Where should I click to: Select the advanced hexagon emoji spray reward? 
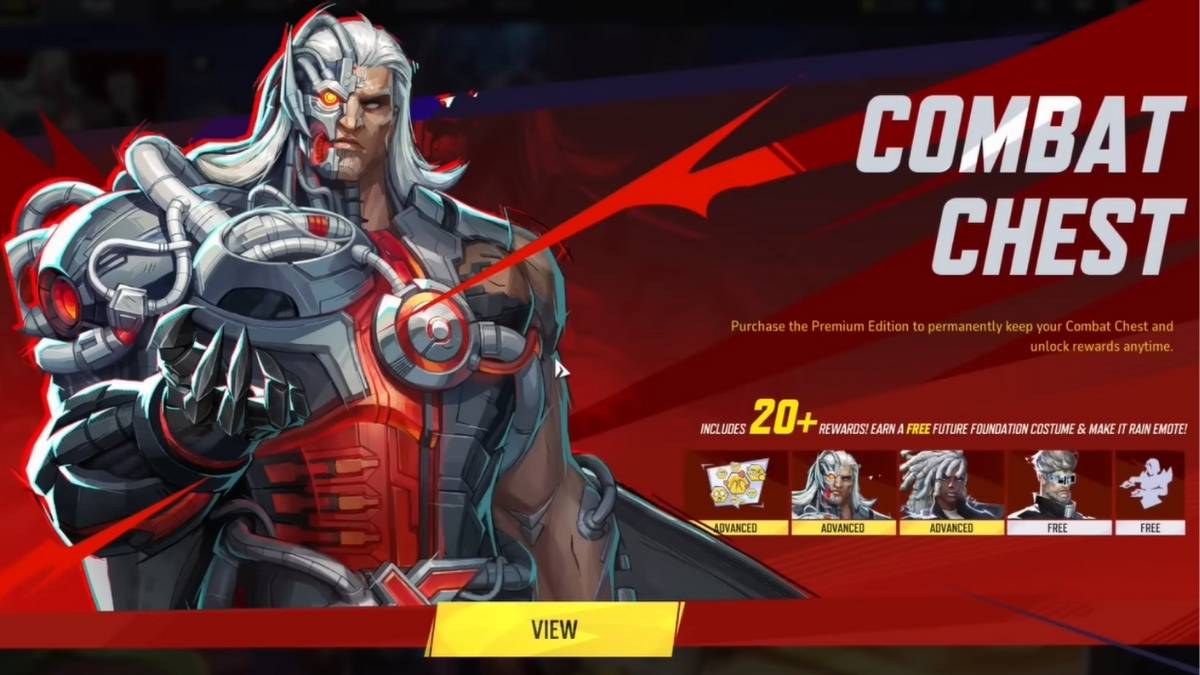[x=736, y=491]
